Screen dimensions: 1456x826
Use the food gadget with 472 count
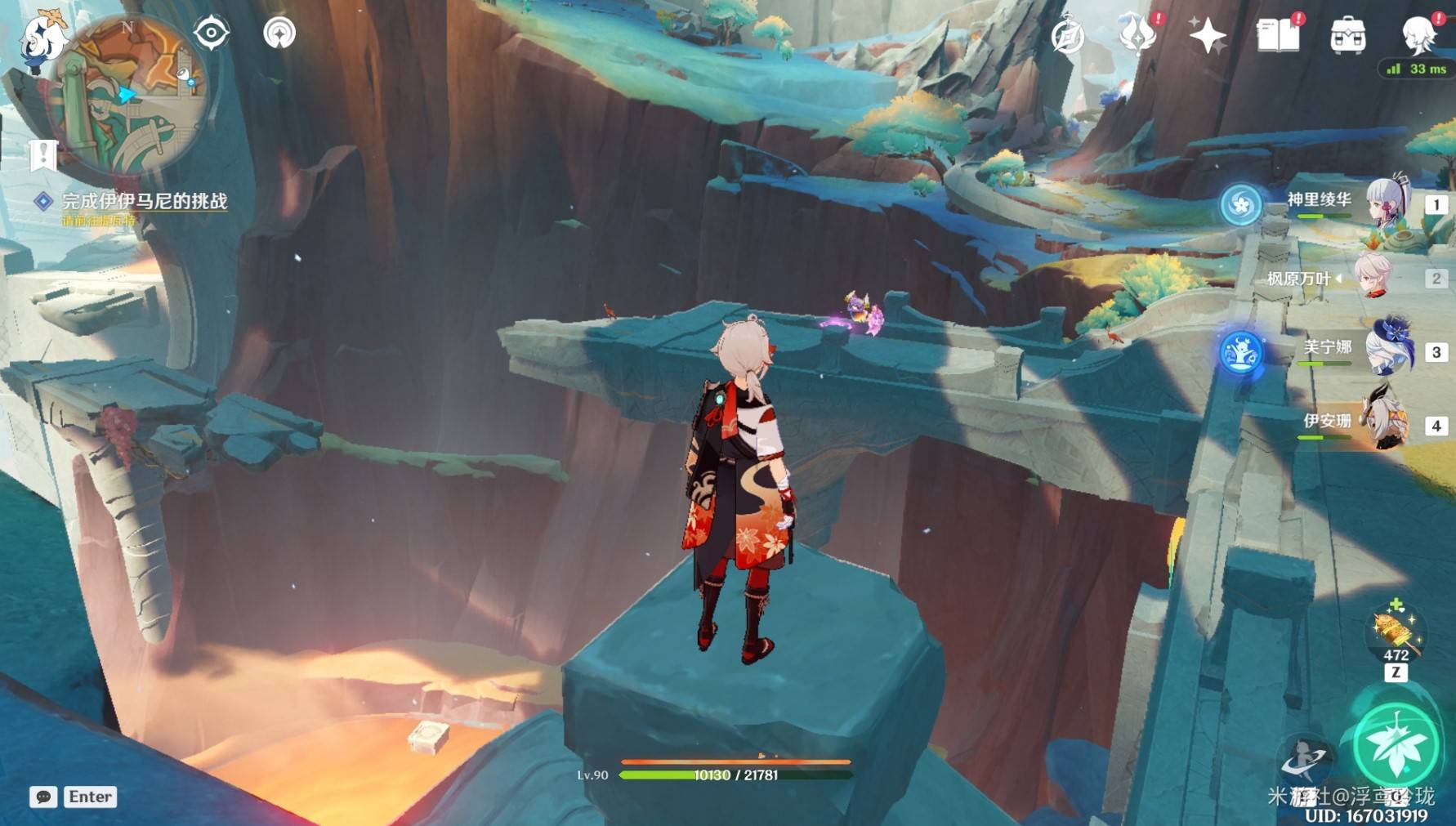click(x=1395, y=633)
